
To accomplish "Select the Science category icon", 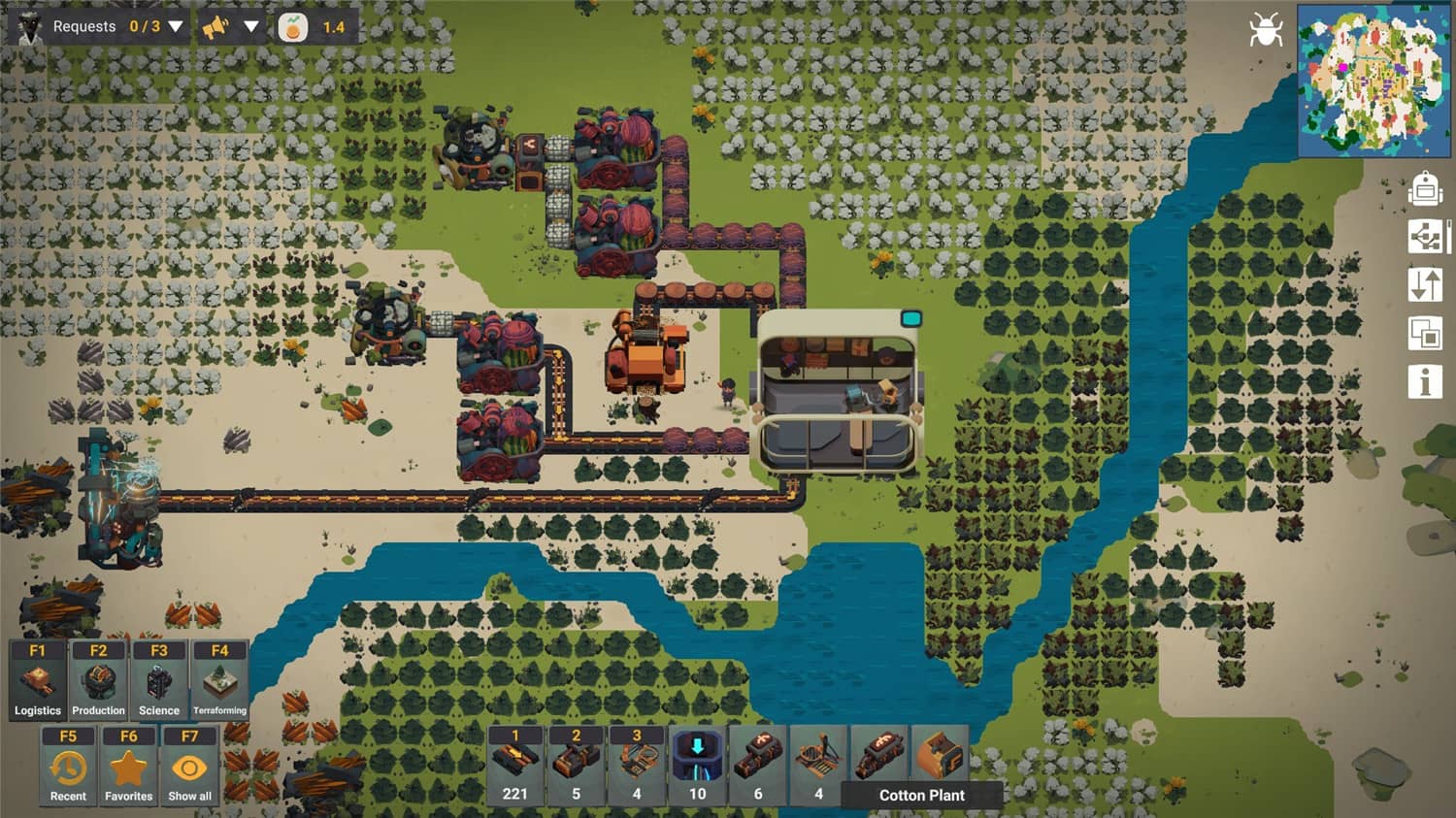I will tap(158, 679).
